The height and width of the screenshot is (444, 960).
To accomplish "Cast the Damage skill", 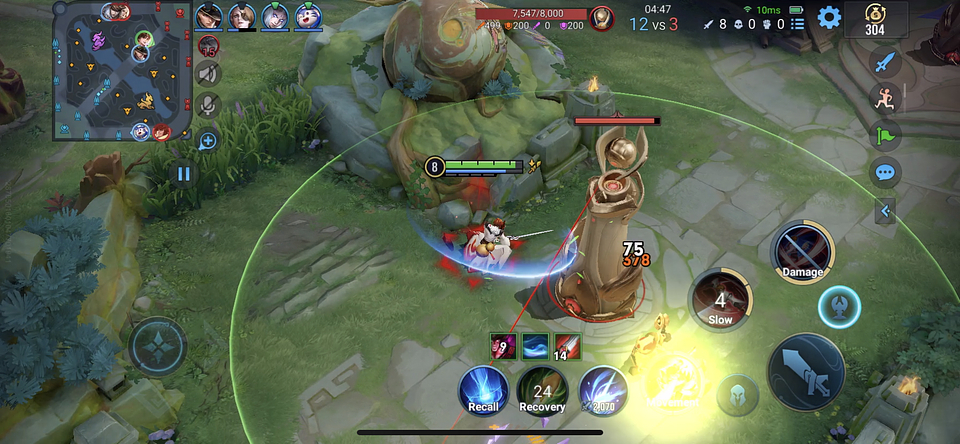I will click(802, 251).
